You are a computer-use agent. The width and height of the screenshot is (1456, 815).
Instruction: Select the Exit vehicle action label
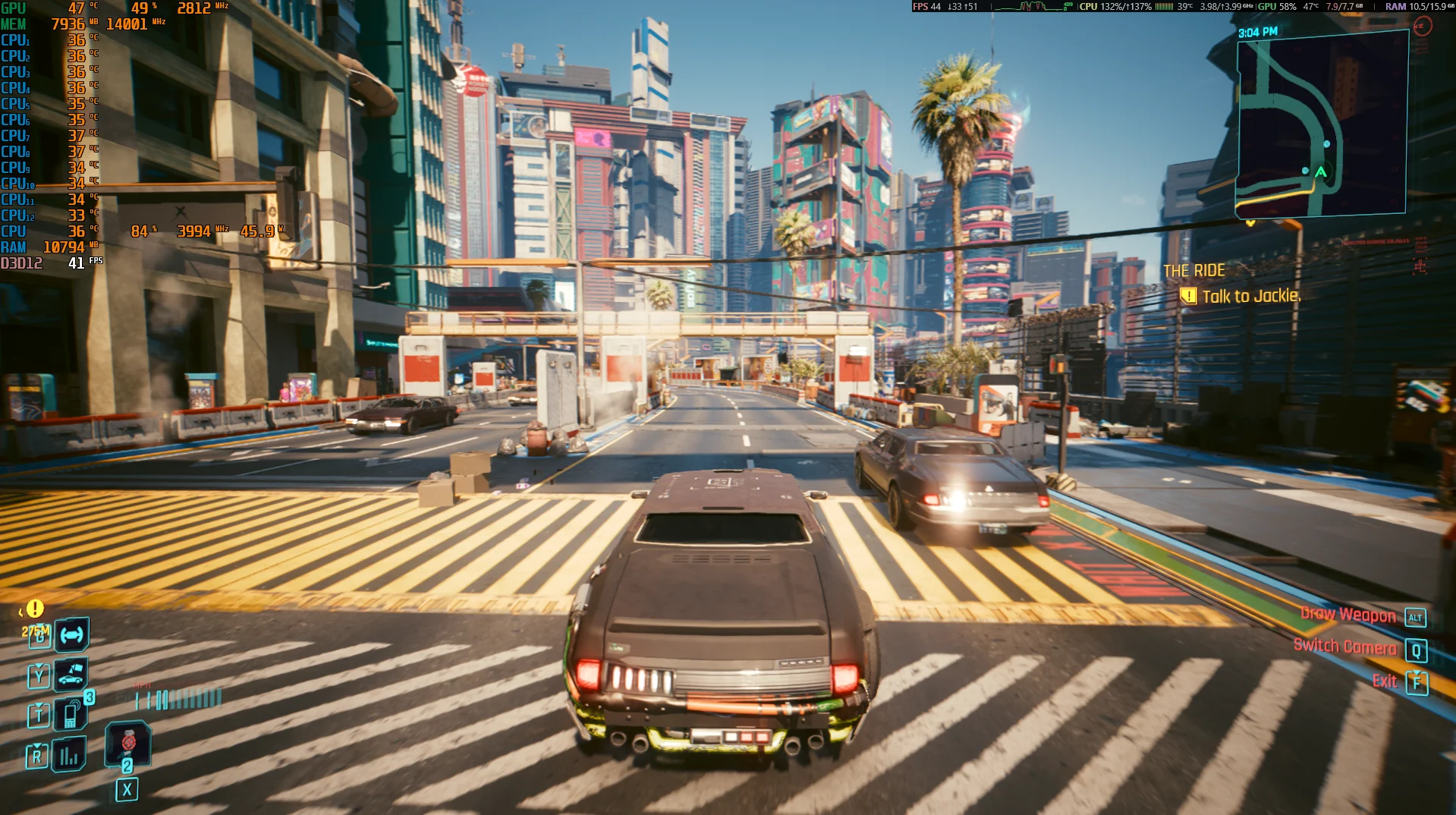click(x=1385, y=681)
